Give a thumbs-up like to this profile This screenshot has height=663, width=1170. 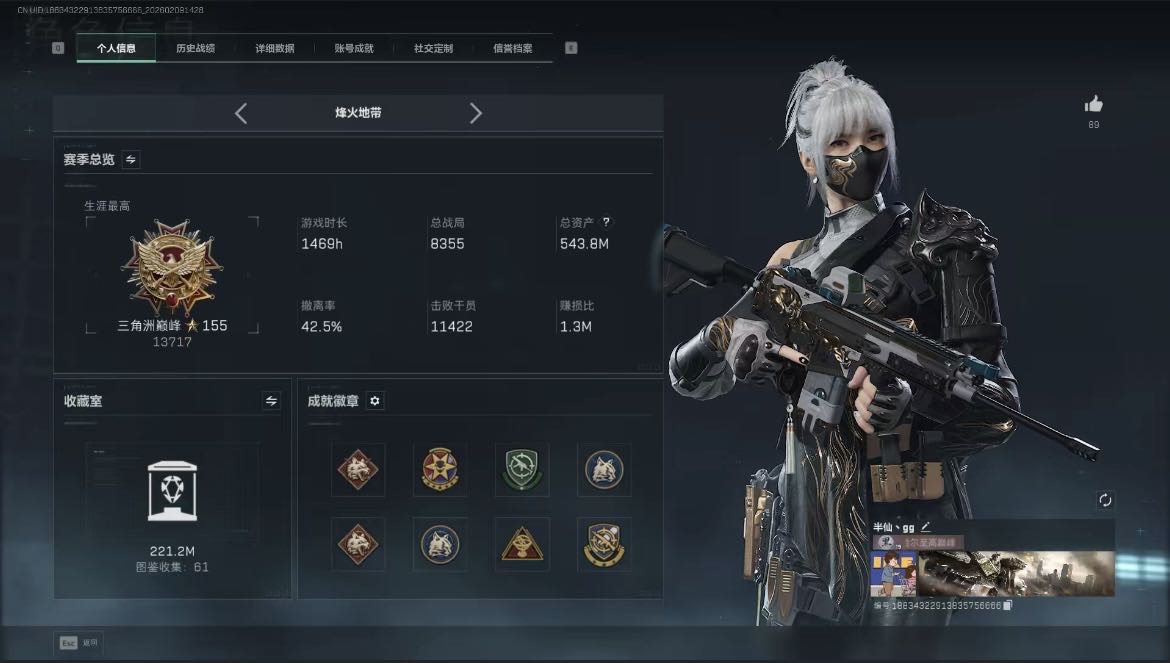point(1093,104)
